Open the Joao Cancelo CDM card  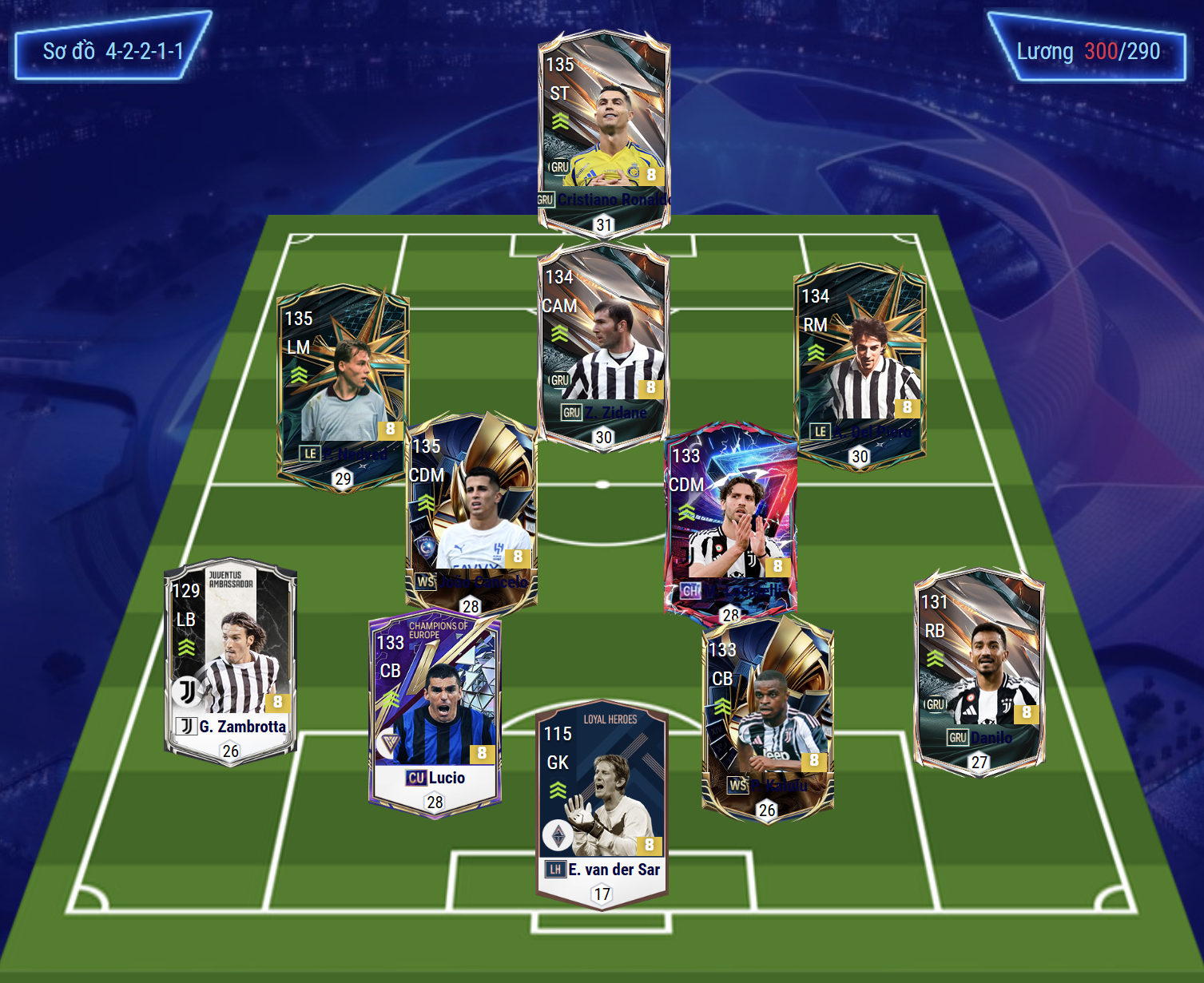pyautogui.click(x=471, y=511)
